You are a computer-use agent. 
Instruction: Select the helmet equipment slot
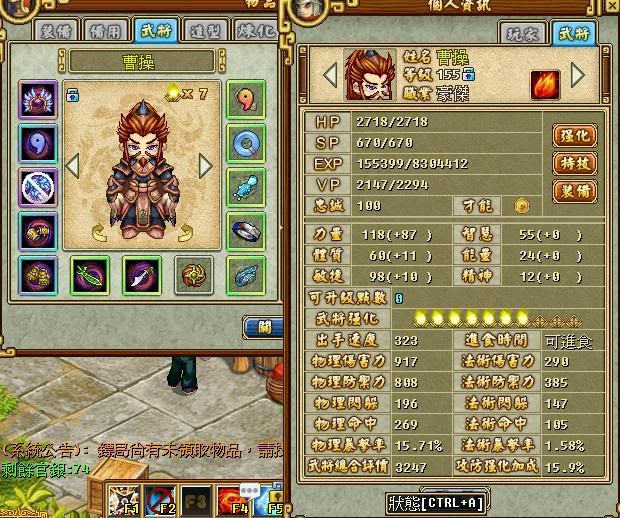click(x=38, y=101)
